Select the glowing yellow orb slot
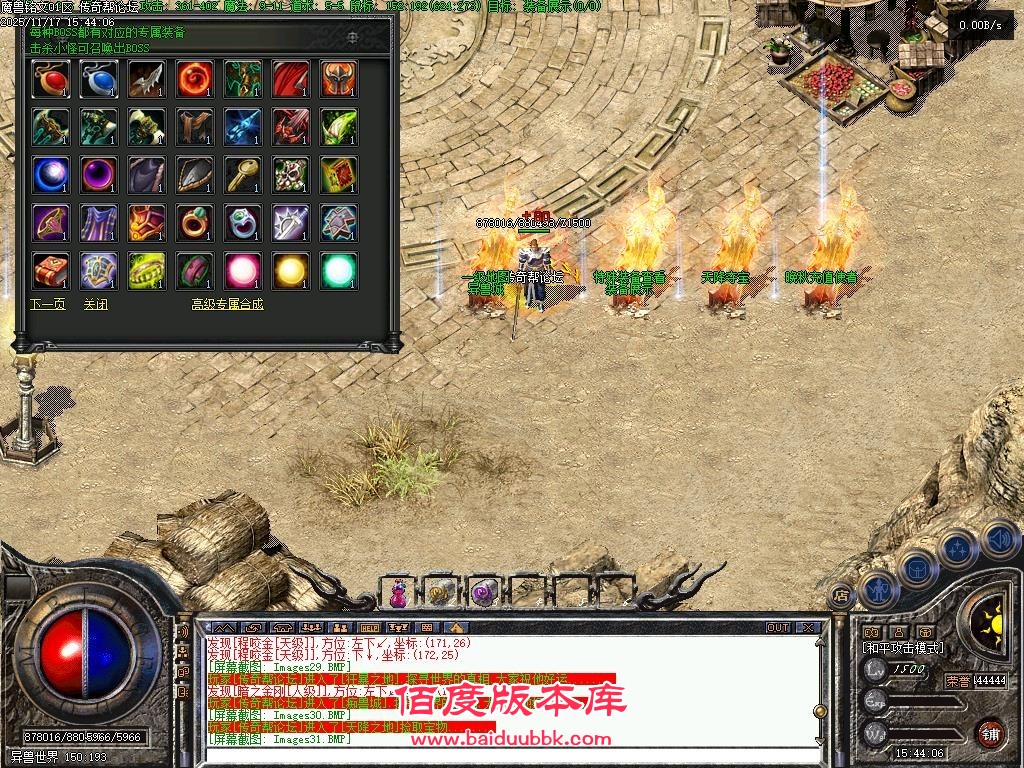1024x768 pixels. 291,271
